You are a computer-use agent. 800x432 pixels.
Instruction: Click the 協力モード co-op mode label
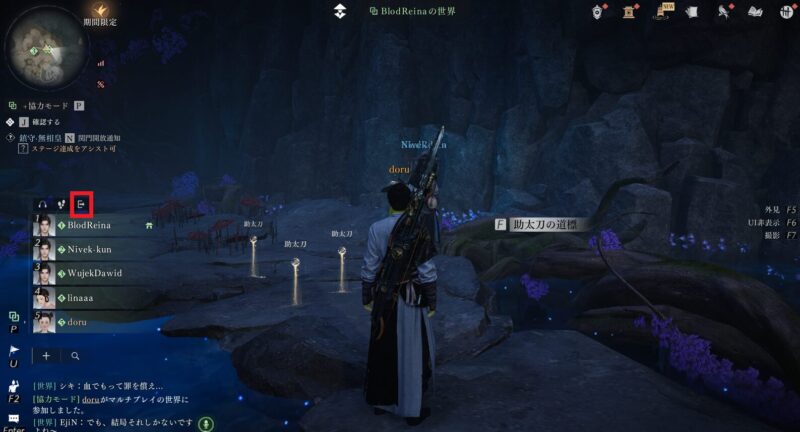44,105
